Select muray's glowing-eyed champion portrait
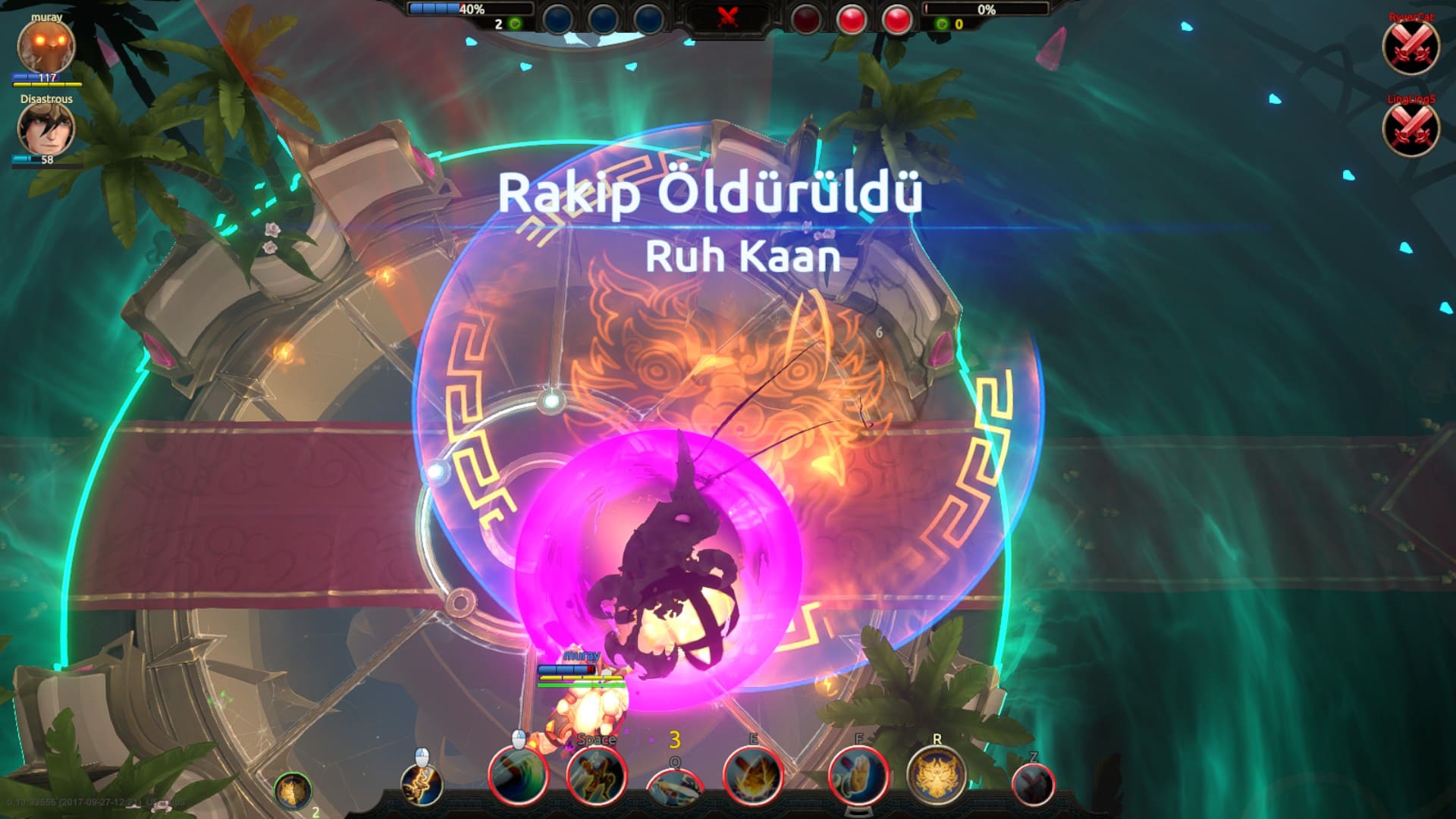 tap(46, 46)
